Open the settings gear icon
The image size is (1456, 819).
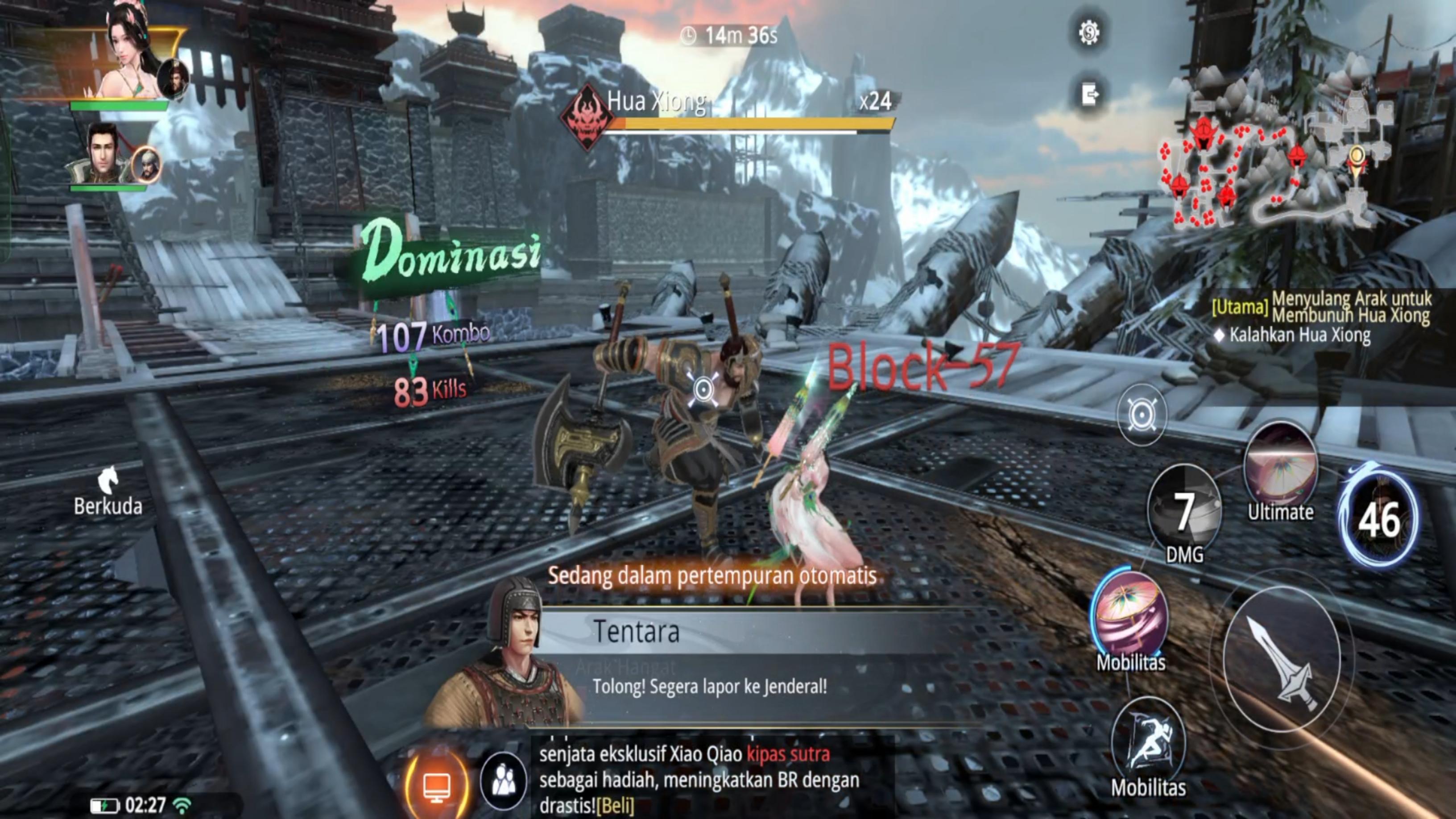point(1088,33)
